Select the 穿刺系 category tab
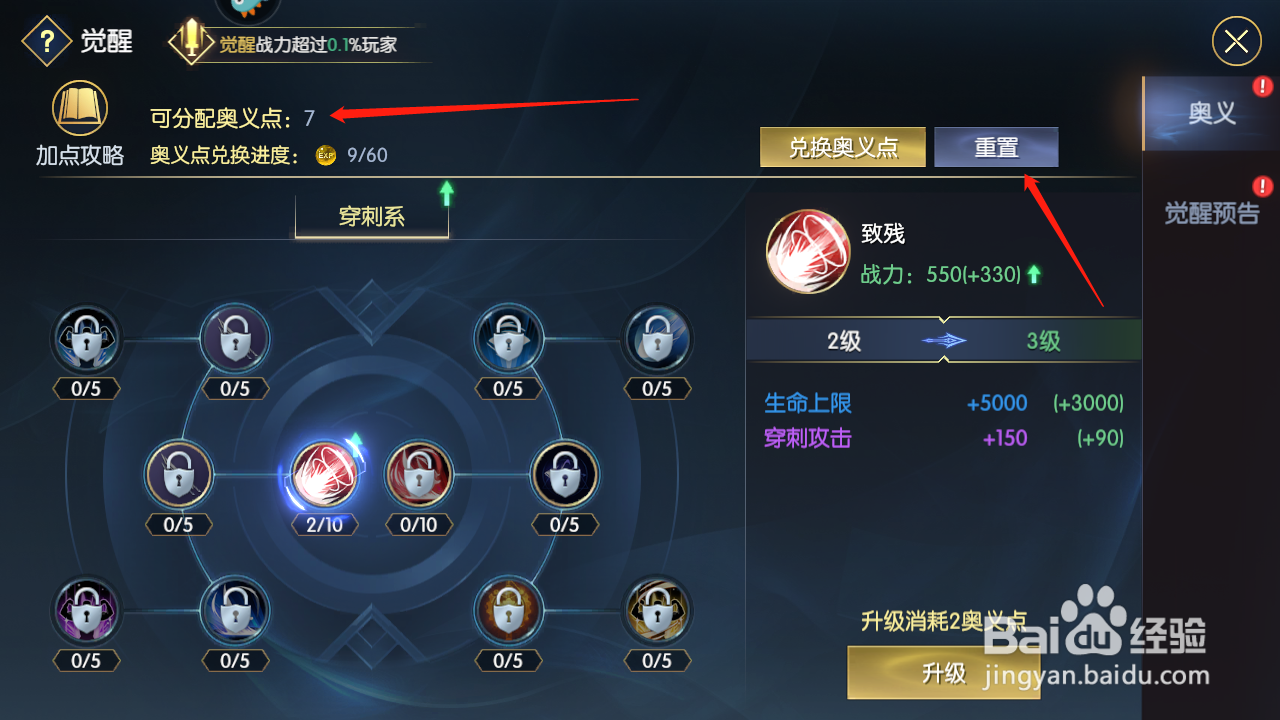Viewport: 1280px width, 720px height. coord(371,217)
